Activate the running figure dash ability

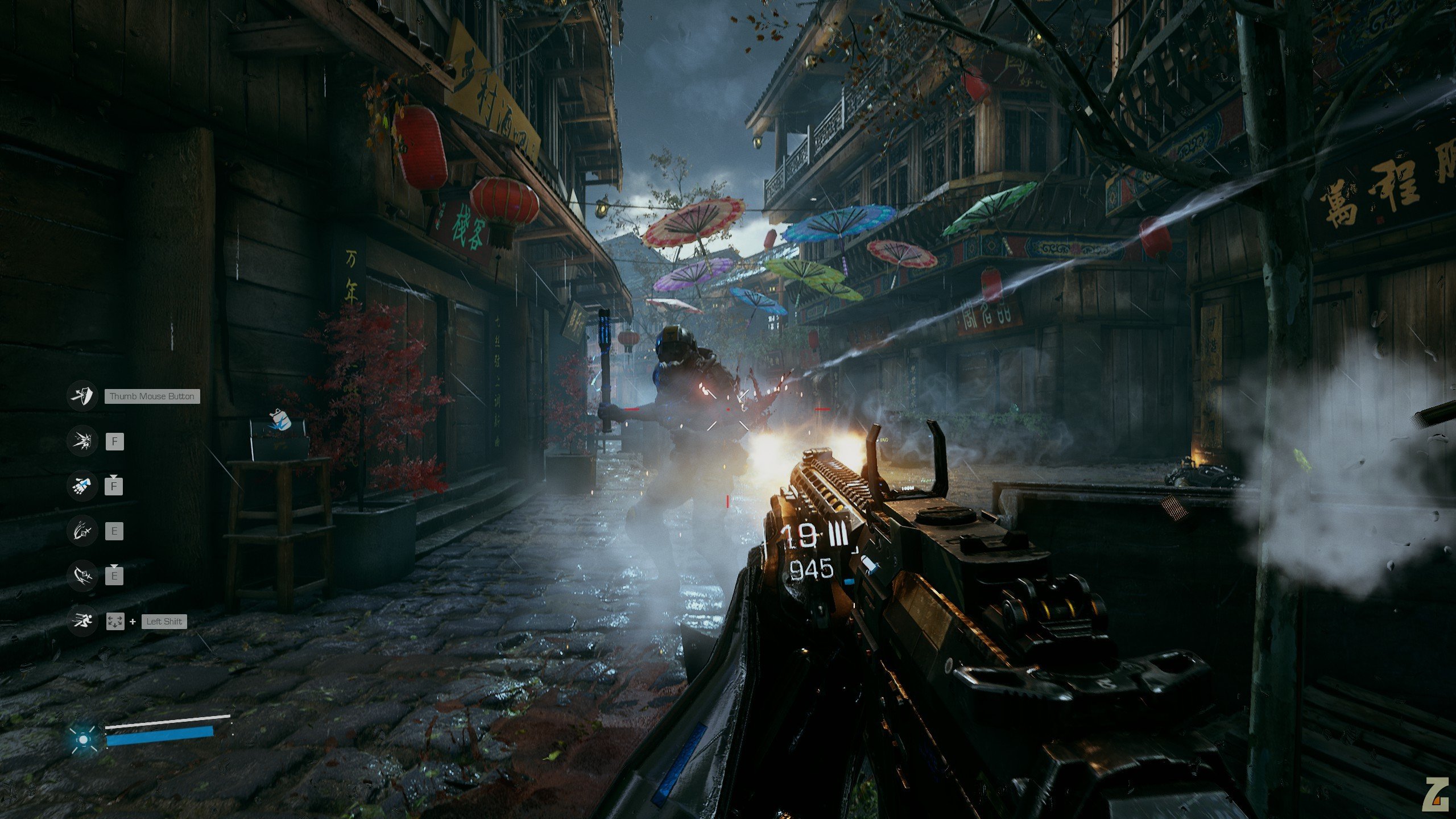(82, 621)
